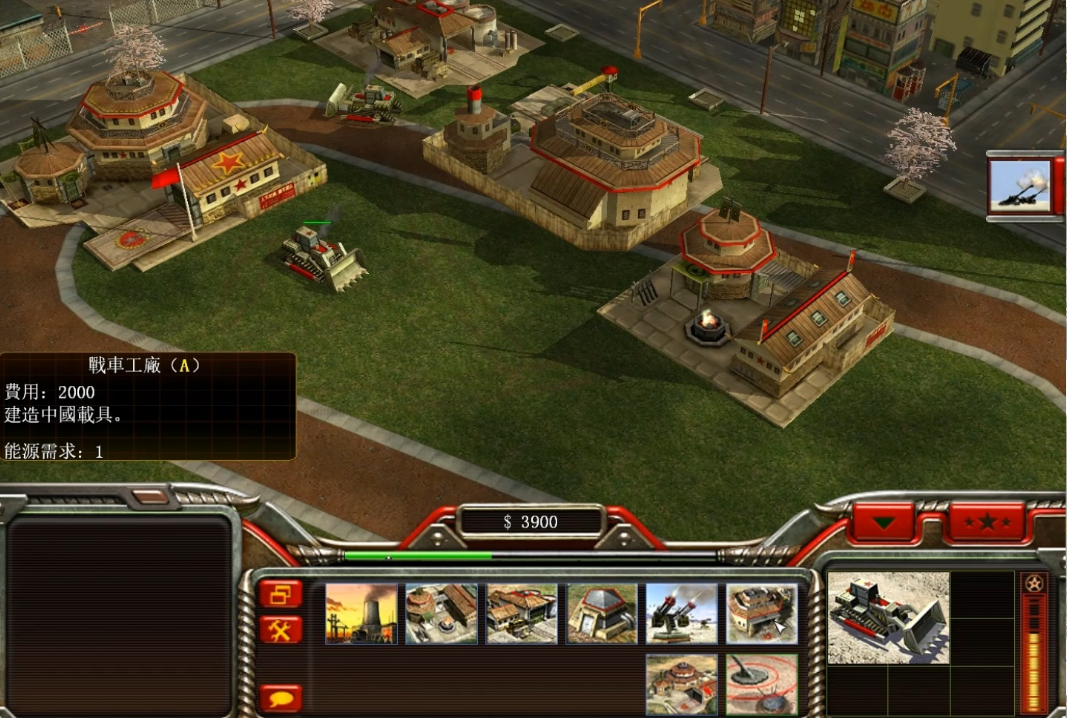1067x718 pixels.
Task: Choose the Supply Center build icon
Action: pos(521,614)
